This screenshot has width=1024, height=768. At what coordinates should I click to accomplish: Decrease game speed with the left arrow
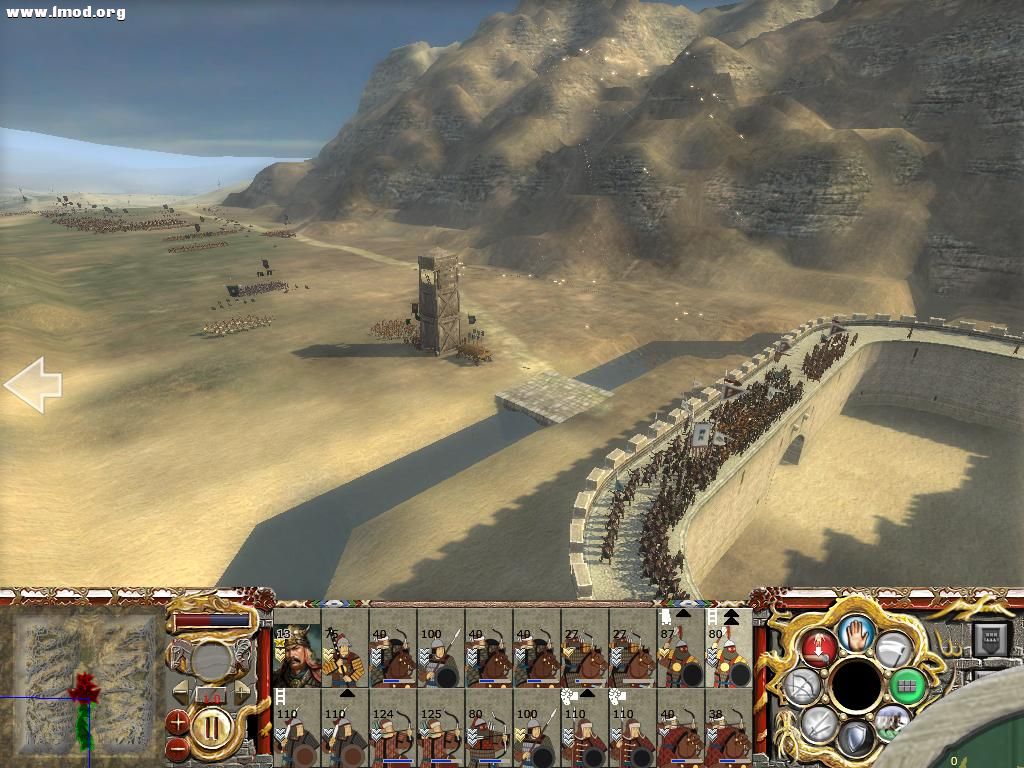coord(180,691)
